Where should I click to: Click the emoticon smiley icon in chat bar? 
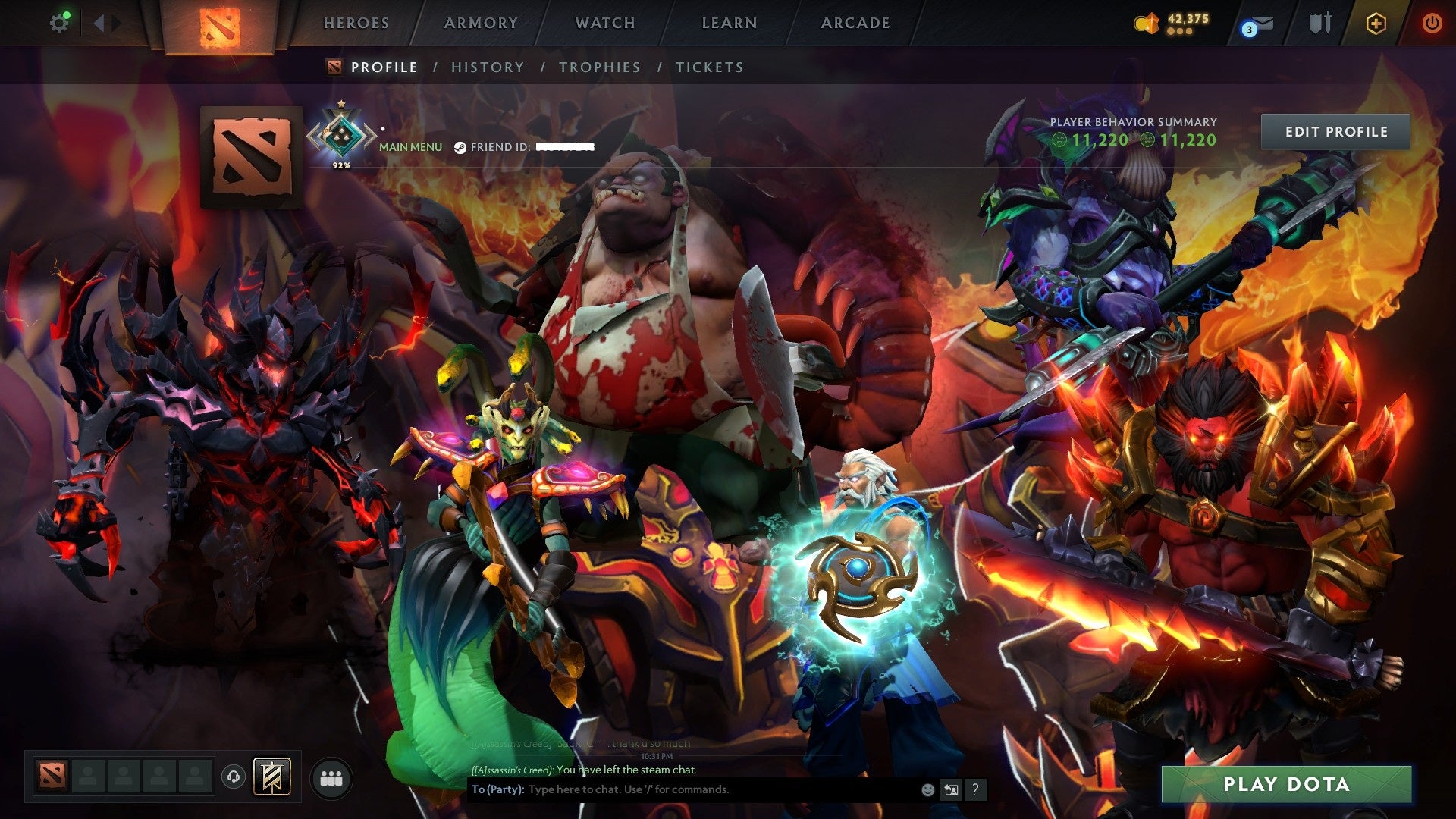(927, 790)
